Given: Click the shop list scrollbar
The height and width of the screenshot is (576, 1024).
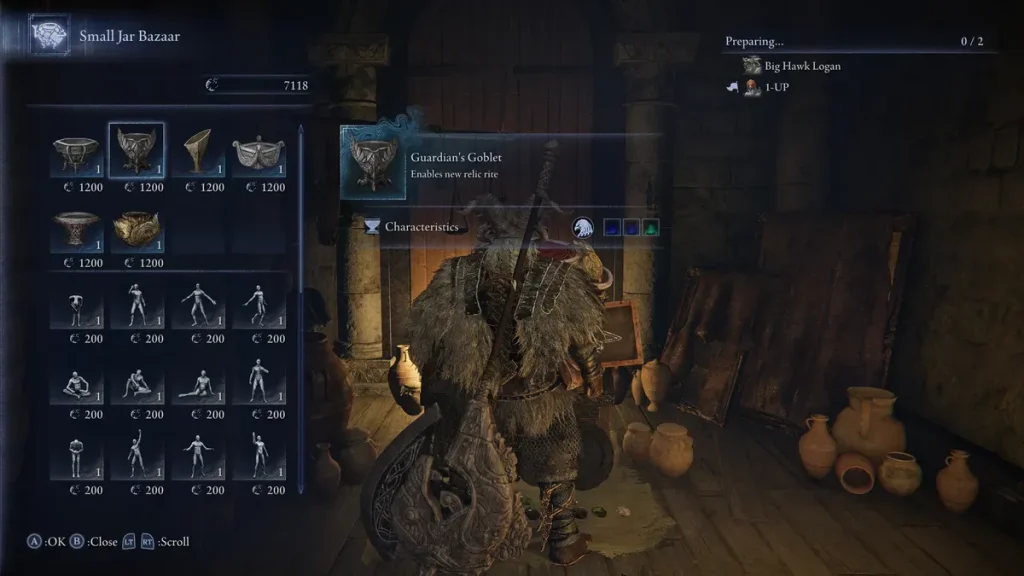Looking at the screenshot, I should point(301,210).
